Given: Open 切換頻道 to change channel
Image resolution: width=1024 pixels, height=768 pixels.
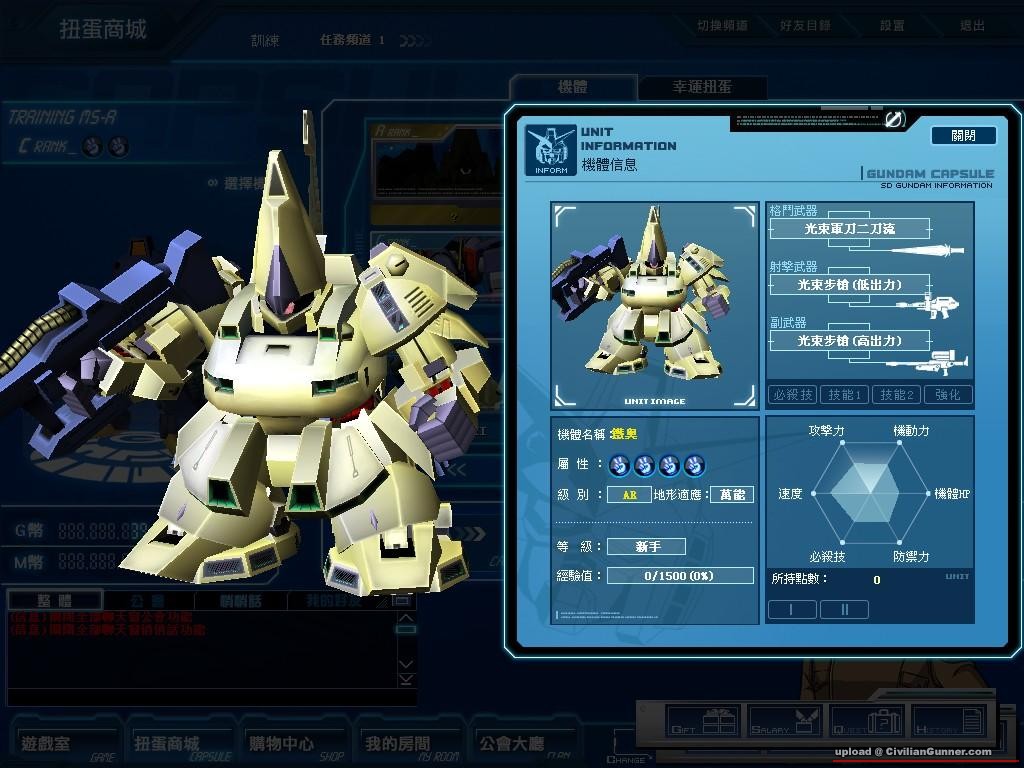Looking at the screenshot, I should [723, 26].
